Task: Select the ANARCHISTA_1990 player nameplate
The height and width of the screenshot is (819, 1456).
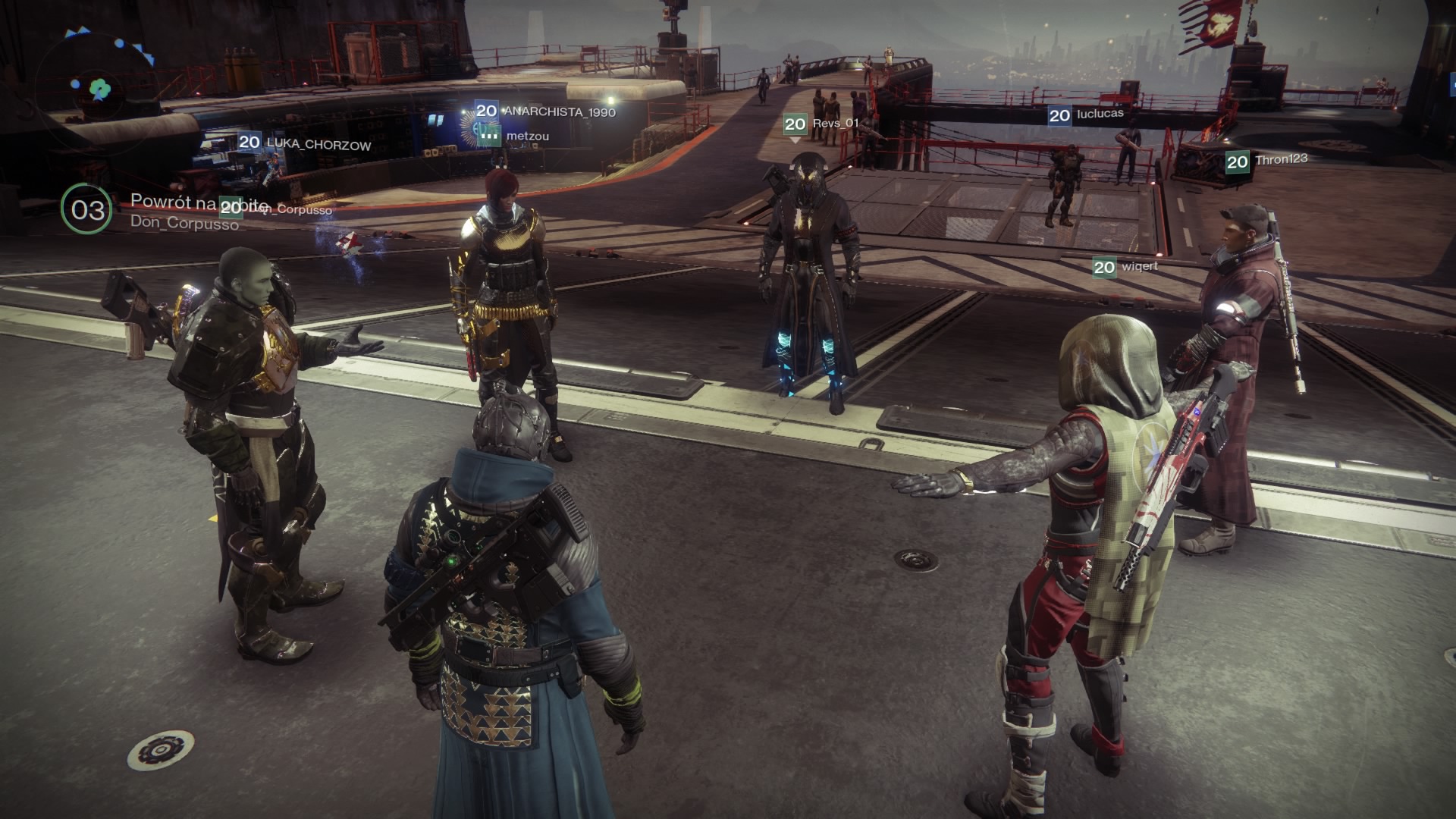Action: coord(546,111)
